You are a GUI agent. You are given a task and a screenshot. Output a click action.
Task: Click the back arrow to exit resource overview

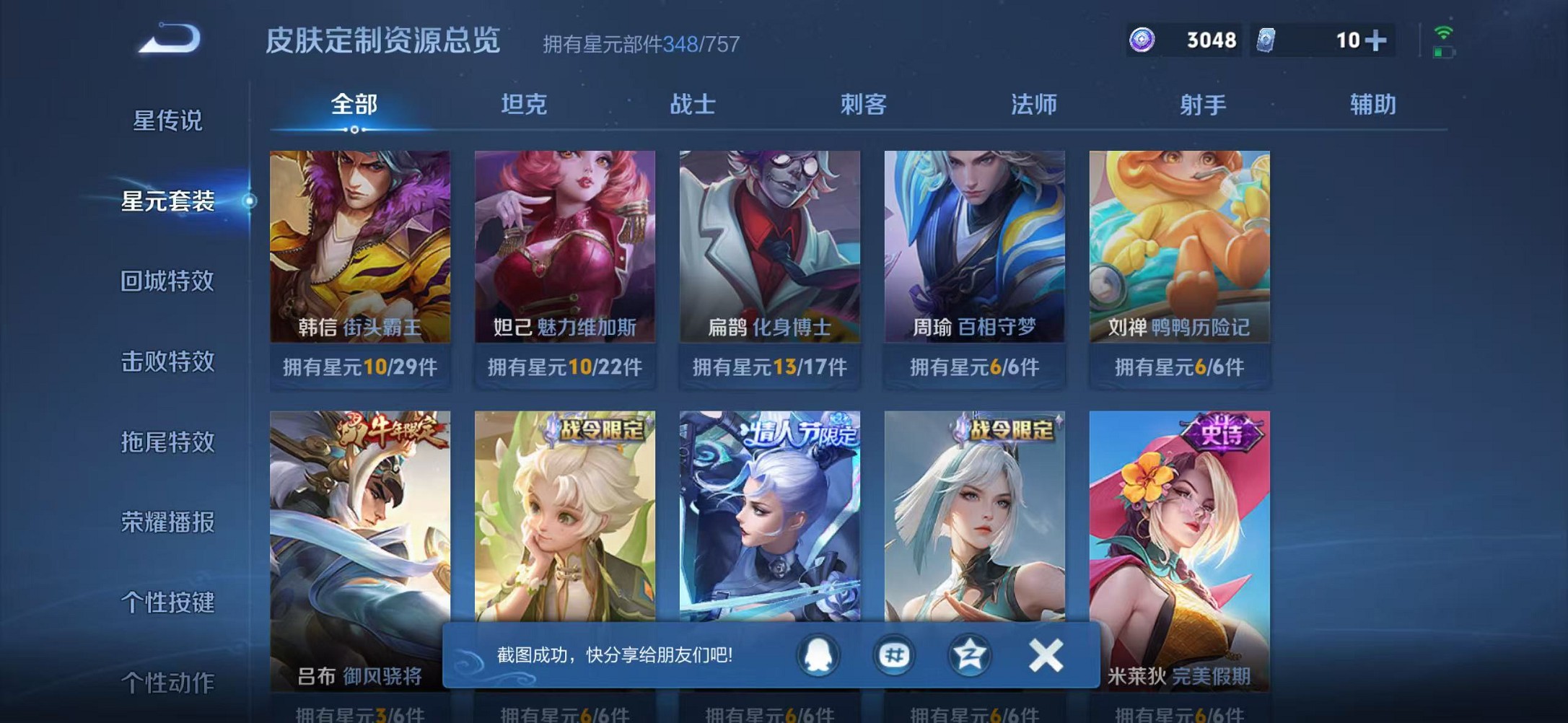[x=167, y=42]
